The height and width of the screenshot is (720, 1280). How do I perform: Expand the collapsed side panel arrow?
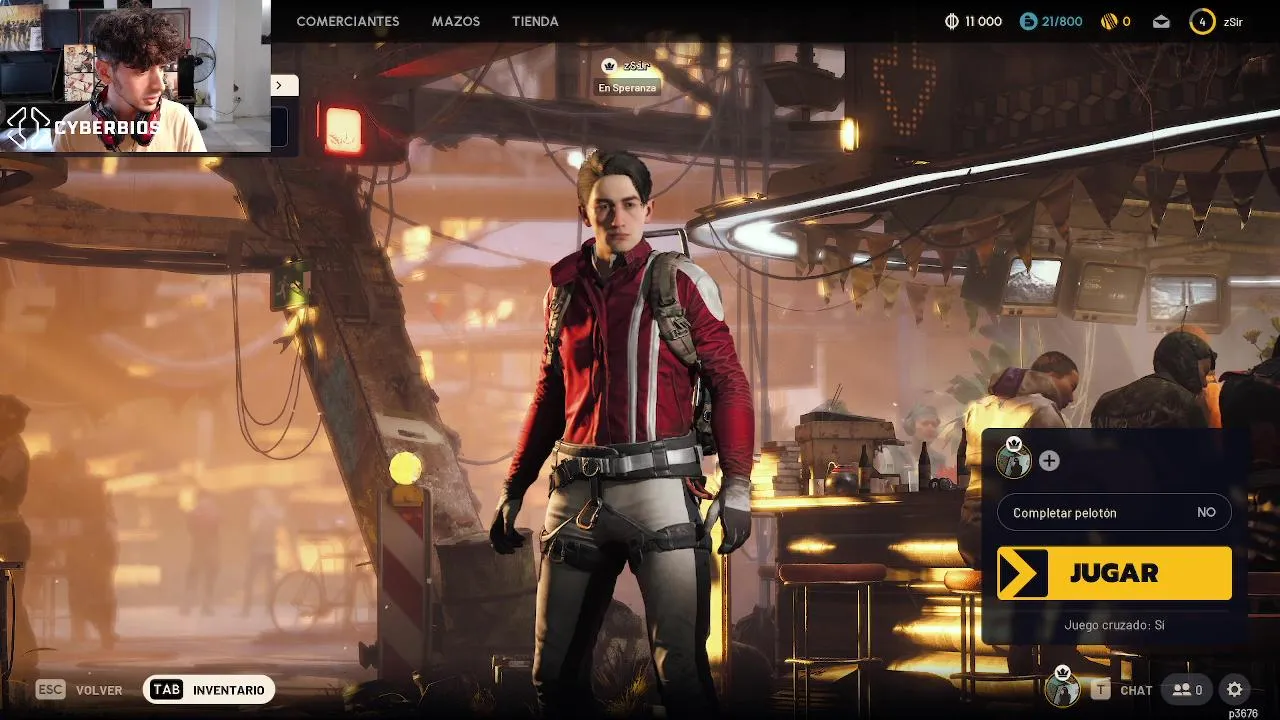coord(279,86)
